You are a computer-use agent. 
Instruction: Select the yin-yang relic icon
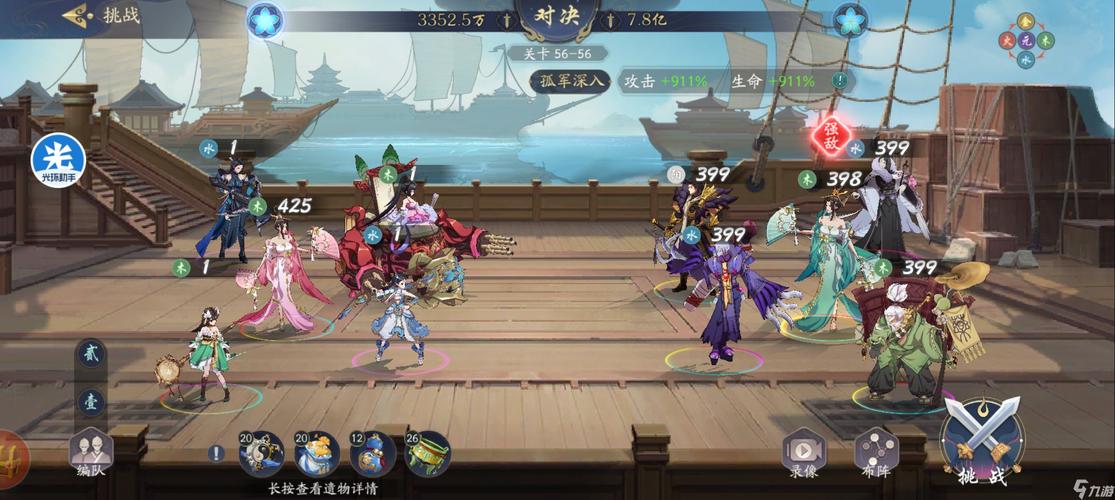pos(262,455)
